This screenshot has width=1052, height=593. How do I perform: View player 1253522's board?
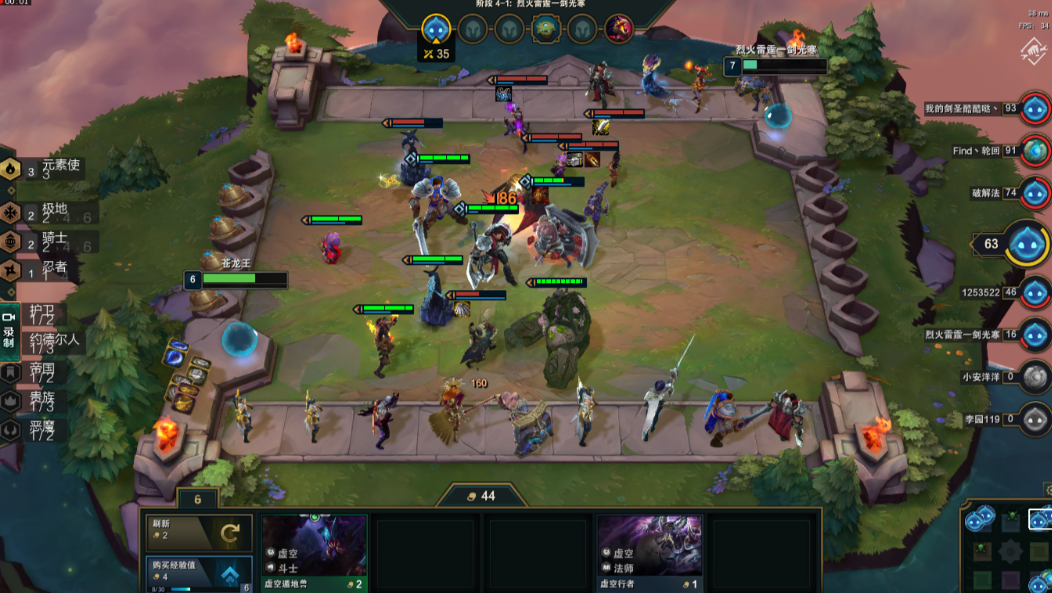pyautogui.click(x=1035, y=293)
